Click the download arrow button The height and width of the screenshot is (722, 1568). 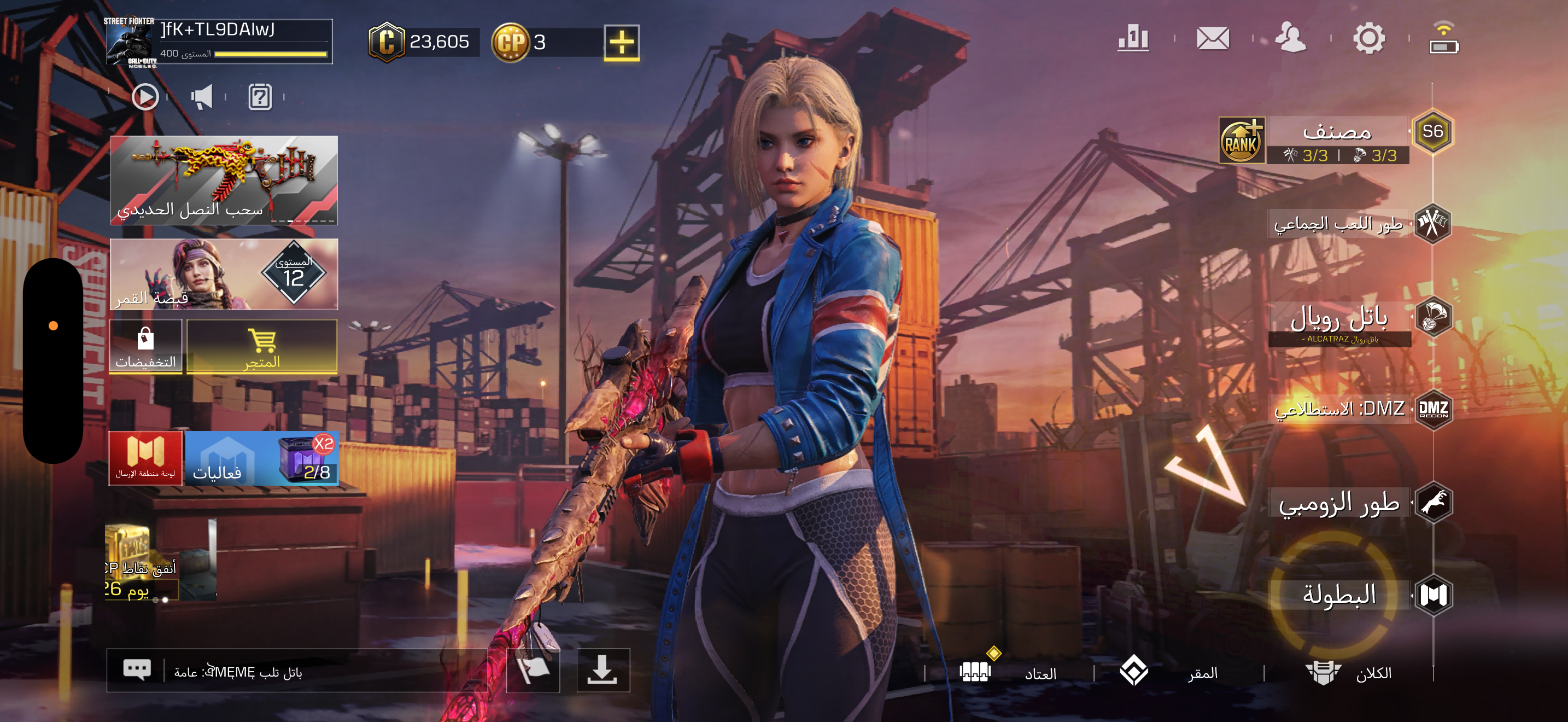tap(602, 670)
